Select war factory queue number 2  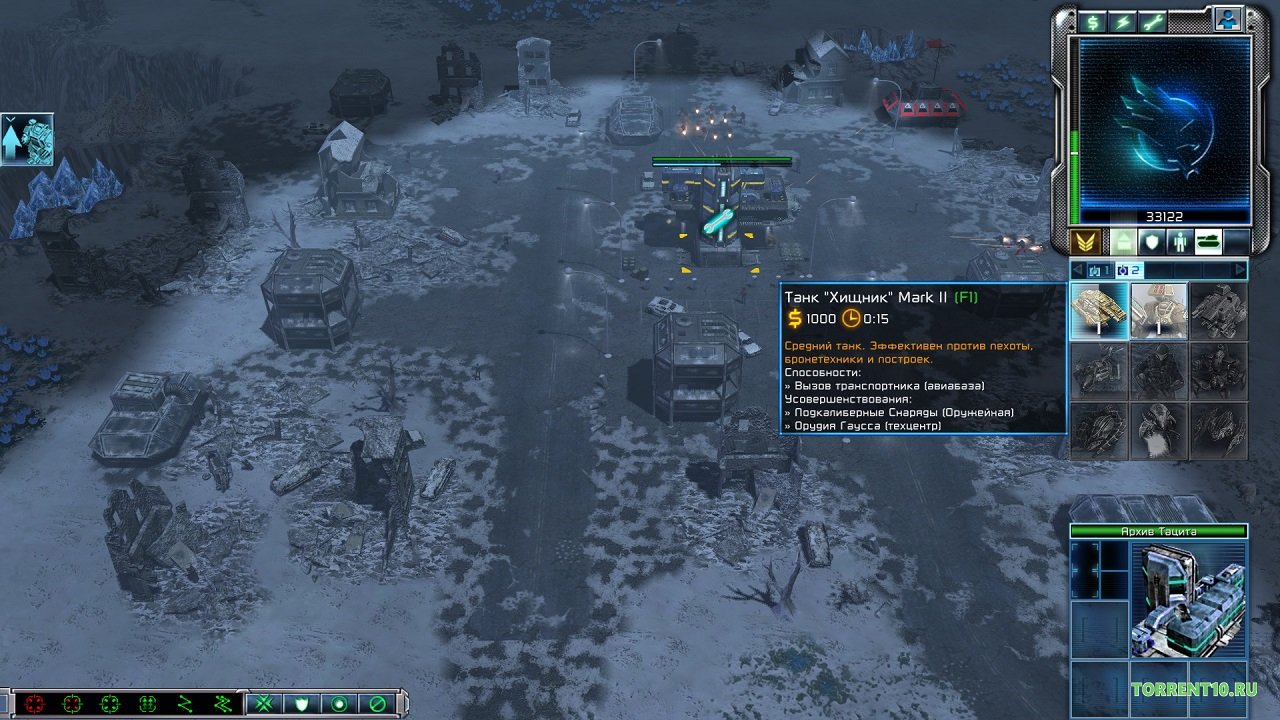(x=1129, y=270)
